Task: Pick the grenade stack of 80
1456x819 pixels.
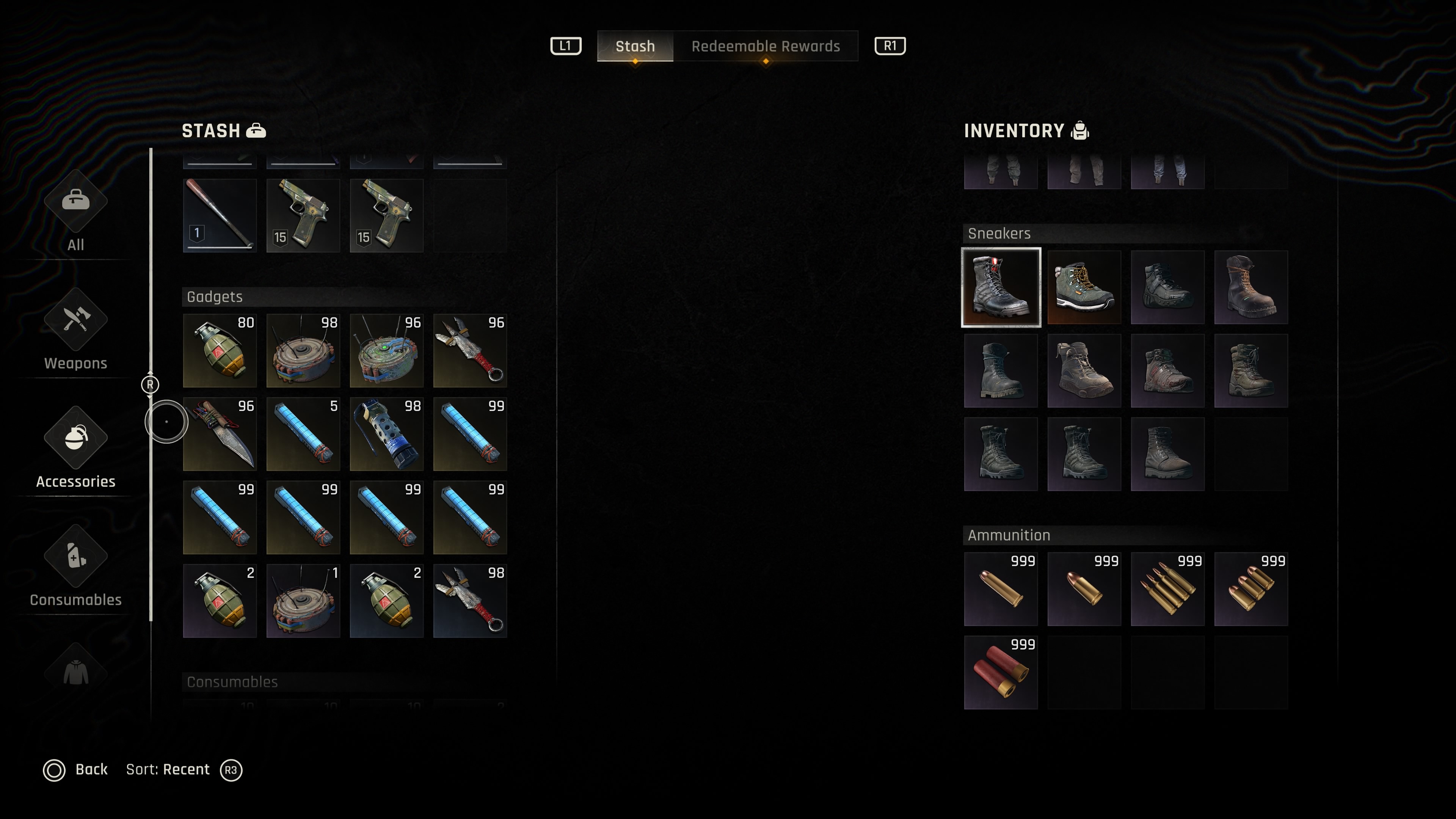Action: click(x=220, y=350)
